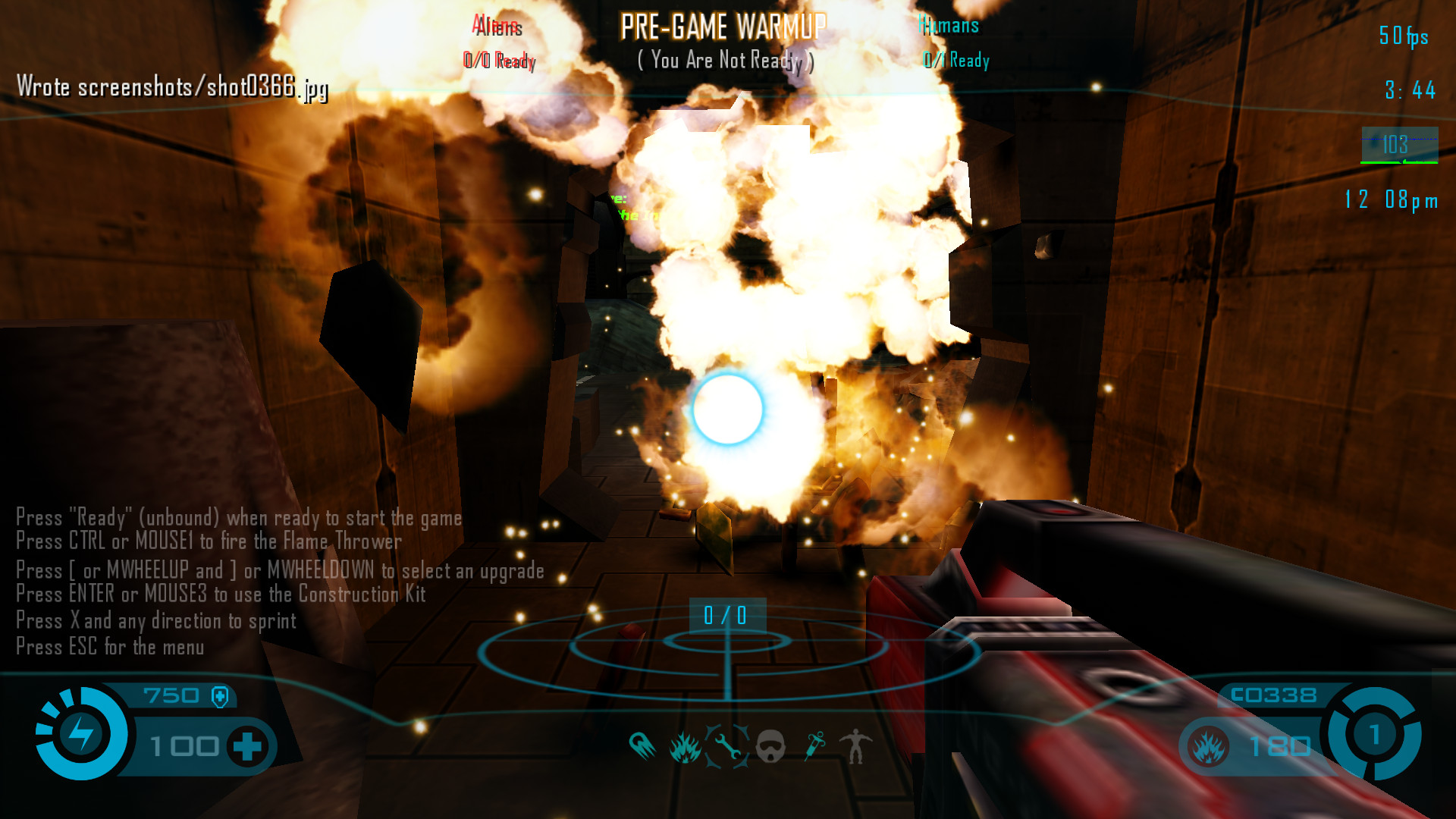
Task: Select the grey human body icon
Action: point(856,746)
